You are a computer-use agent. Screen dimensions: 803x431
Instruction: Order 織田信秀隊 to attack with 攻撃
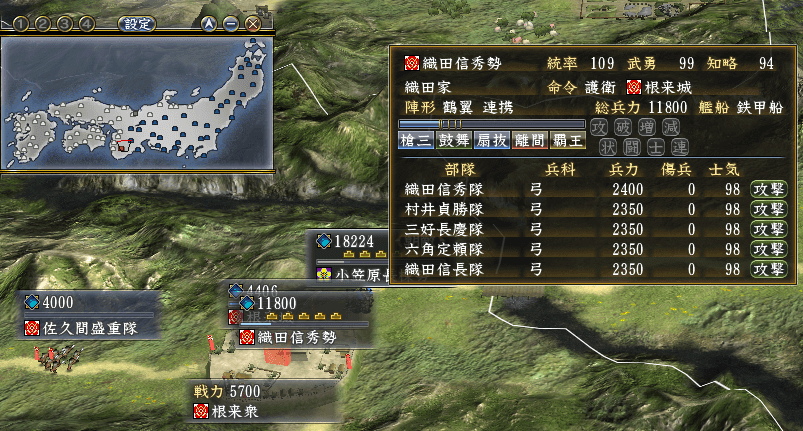click(768, 190)
